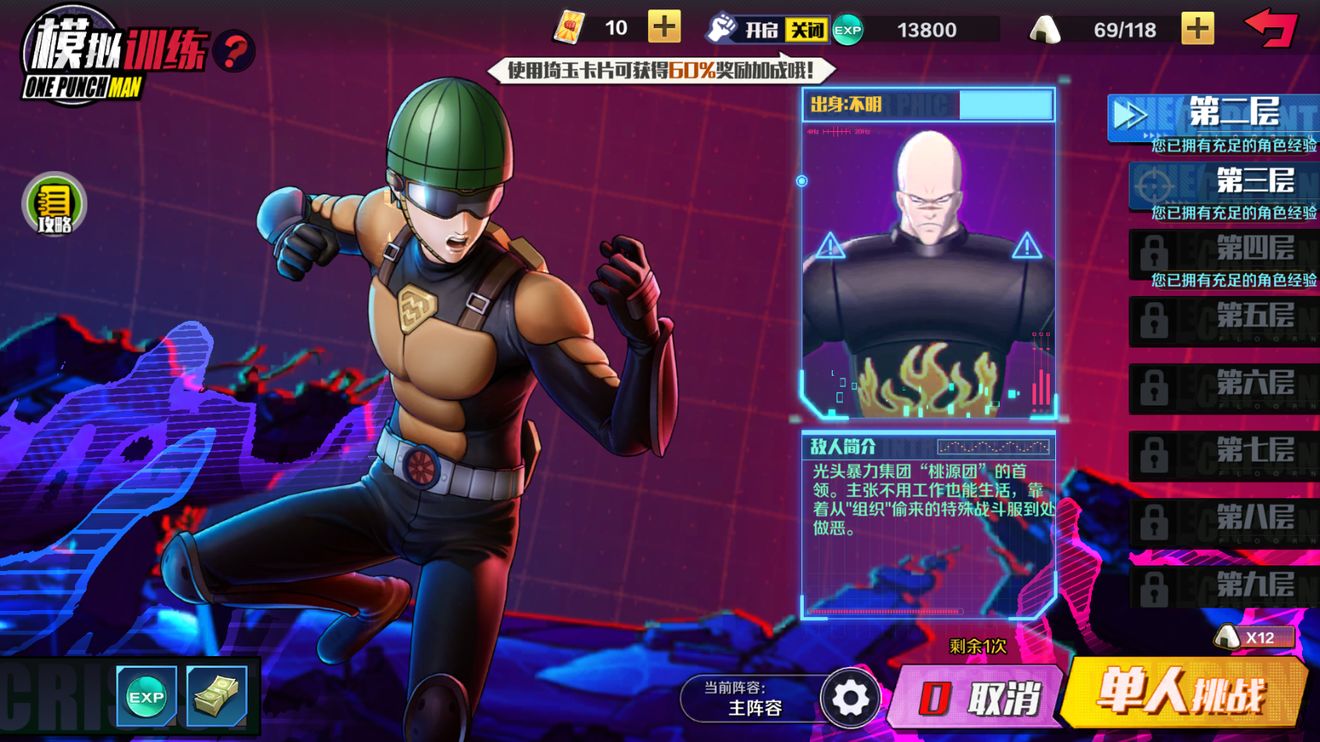The height and width of the screenshot is (742, 1320).
Task: Click the red back arrow
Action: coord(1270,27)
